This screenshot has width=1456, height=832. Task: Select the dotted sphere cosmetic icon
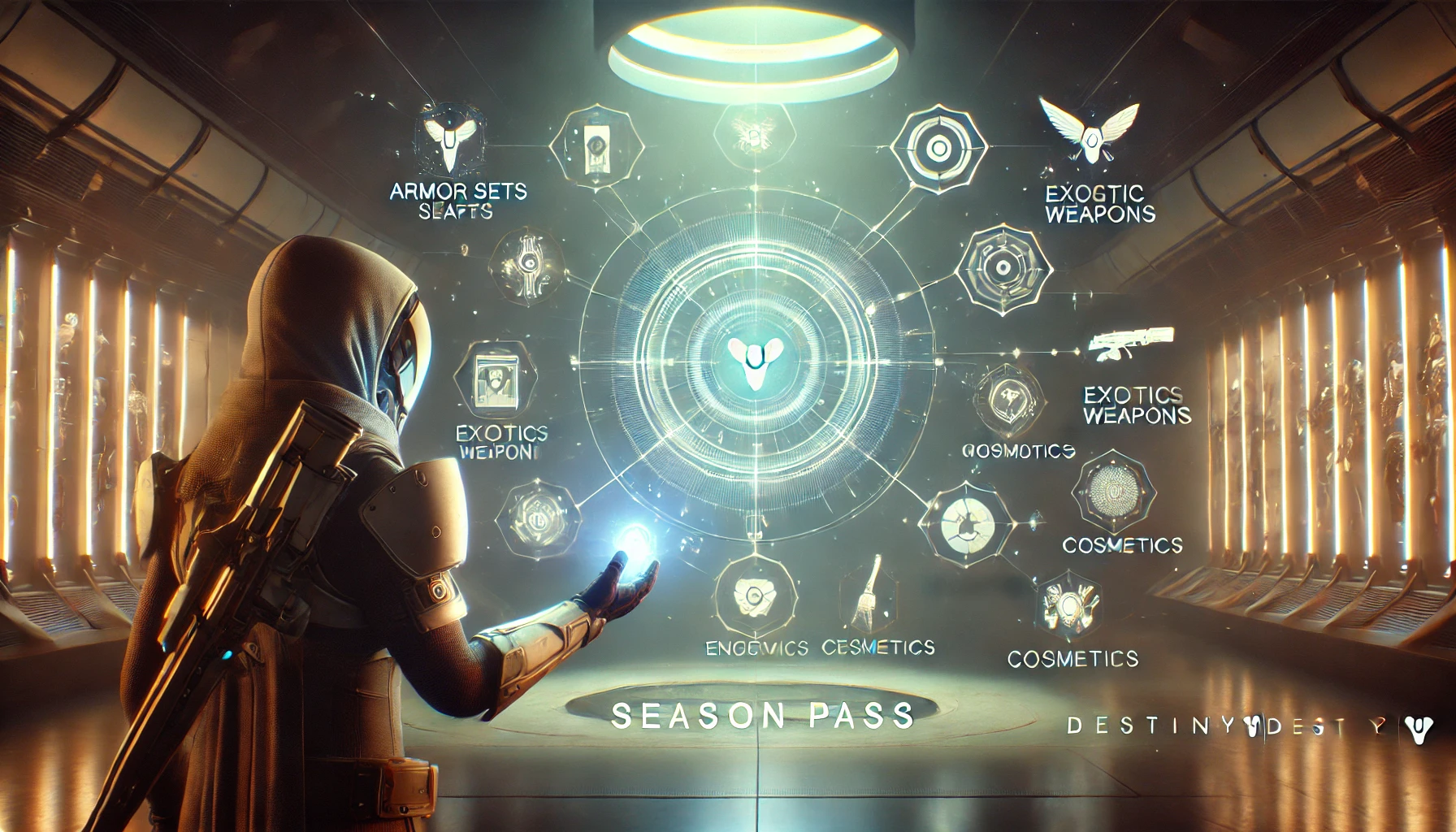coord(1113,491)
